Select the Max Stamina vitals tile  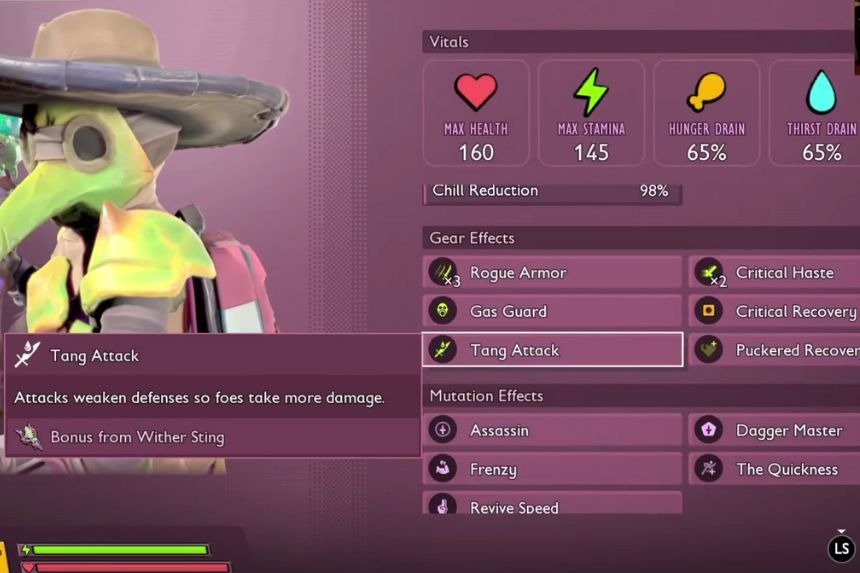591,113
